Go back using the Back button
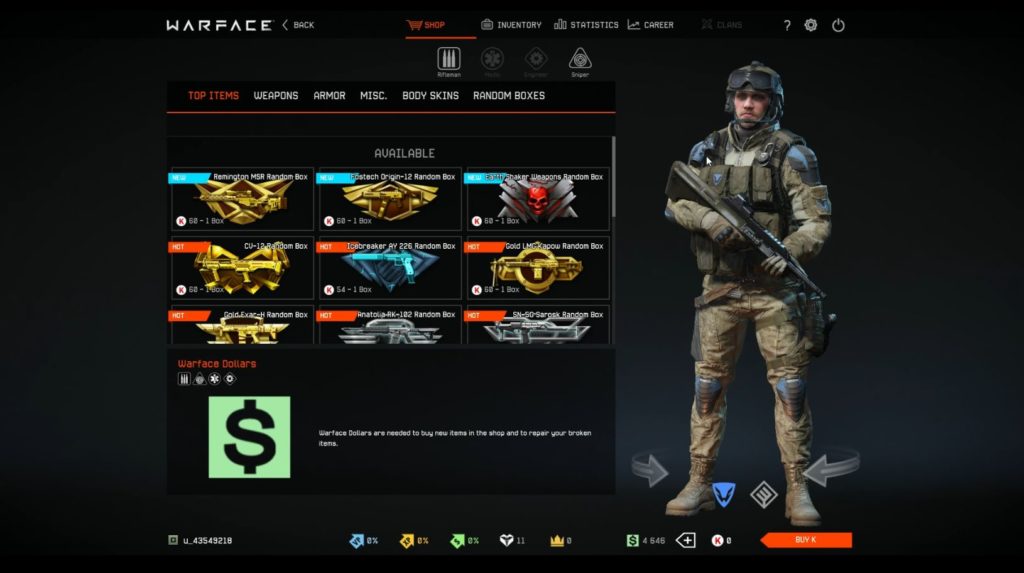Image resolution: width=1024 pixels, height=573 pixels. 298,25
